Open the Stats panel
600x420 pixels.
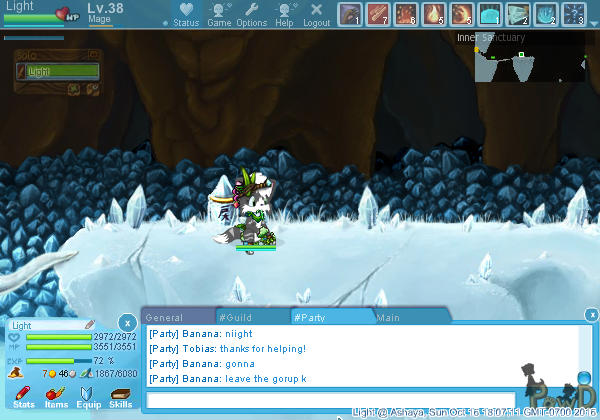click(x=24, y=397)
